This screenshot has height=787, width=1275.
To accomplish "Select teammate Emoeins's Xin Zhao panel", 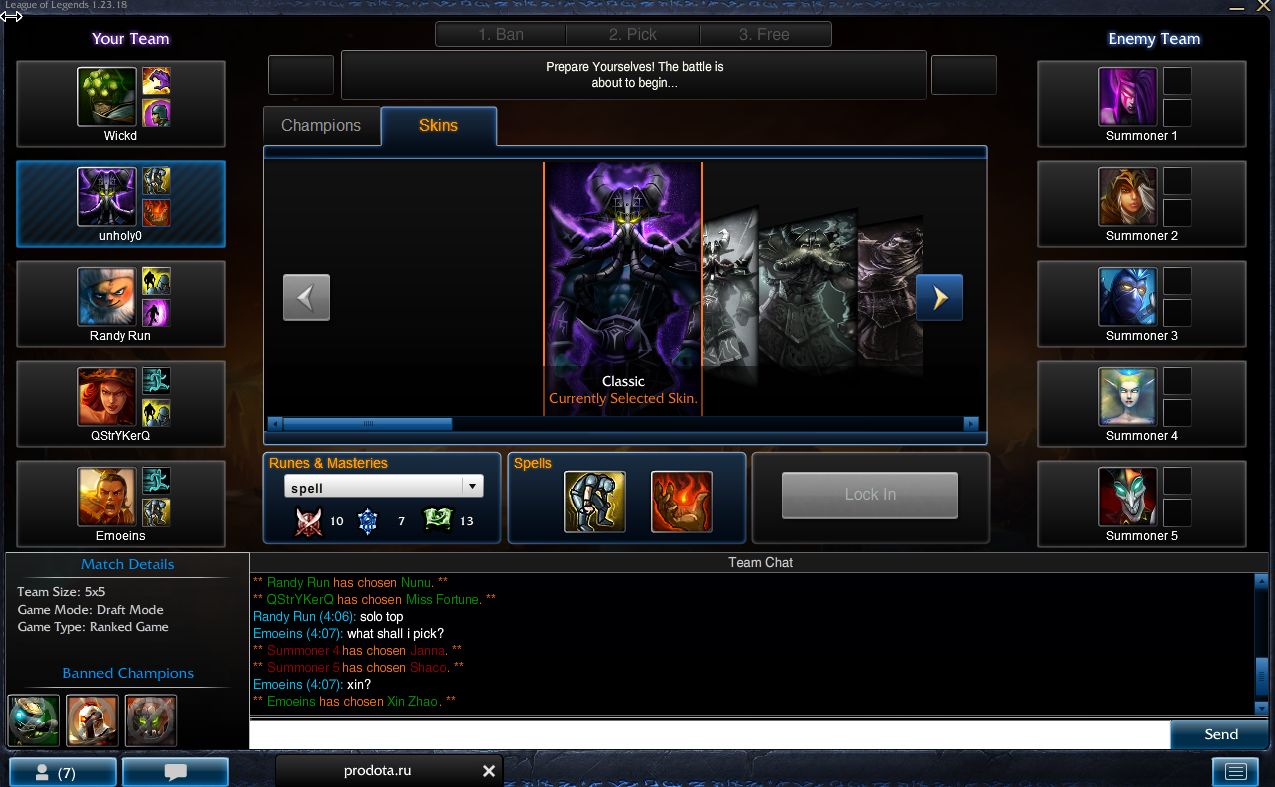I will pos(120,504).
